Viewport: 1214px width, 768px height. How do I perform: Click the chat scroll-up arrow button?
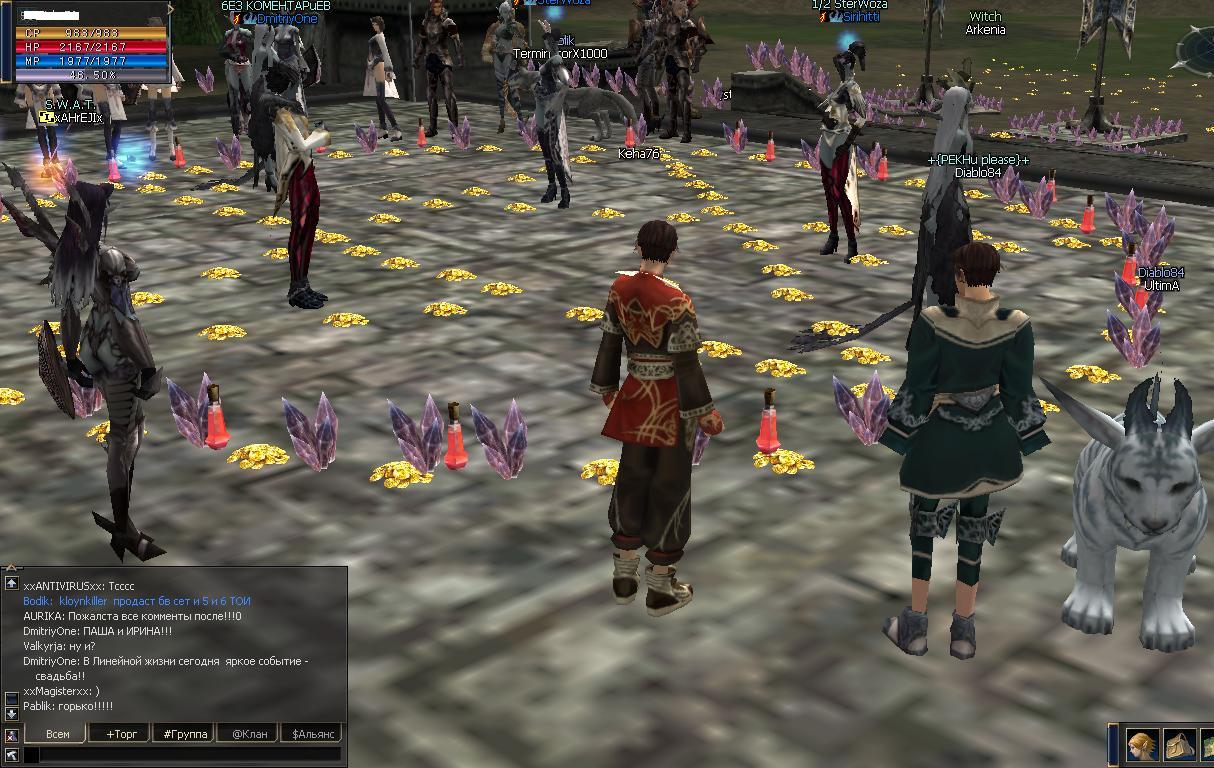click(x=11, y=582)
